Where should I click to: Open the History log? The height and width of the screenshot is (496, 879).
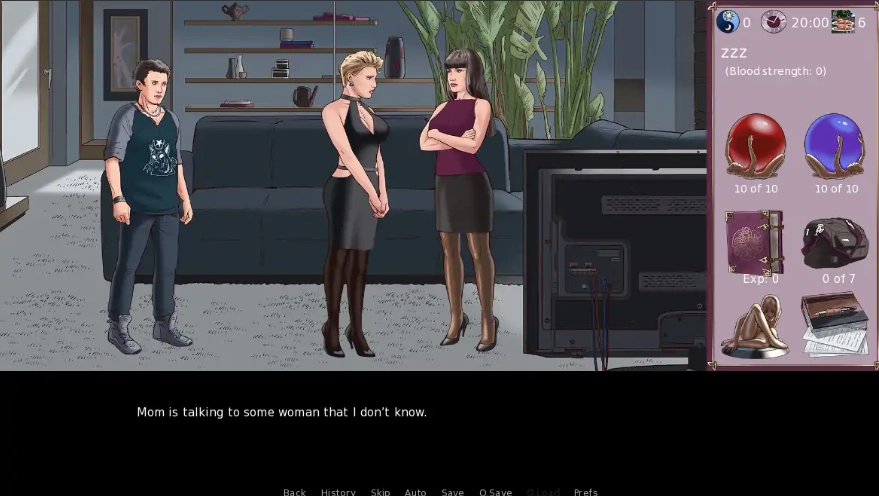click(338, 491)
